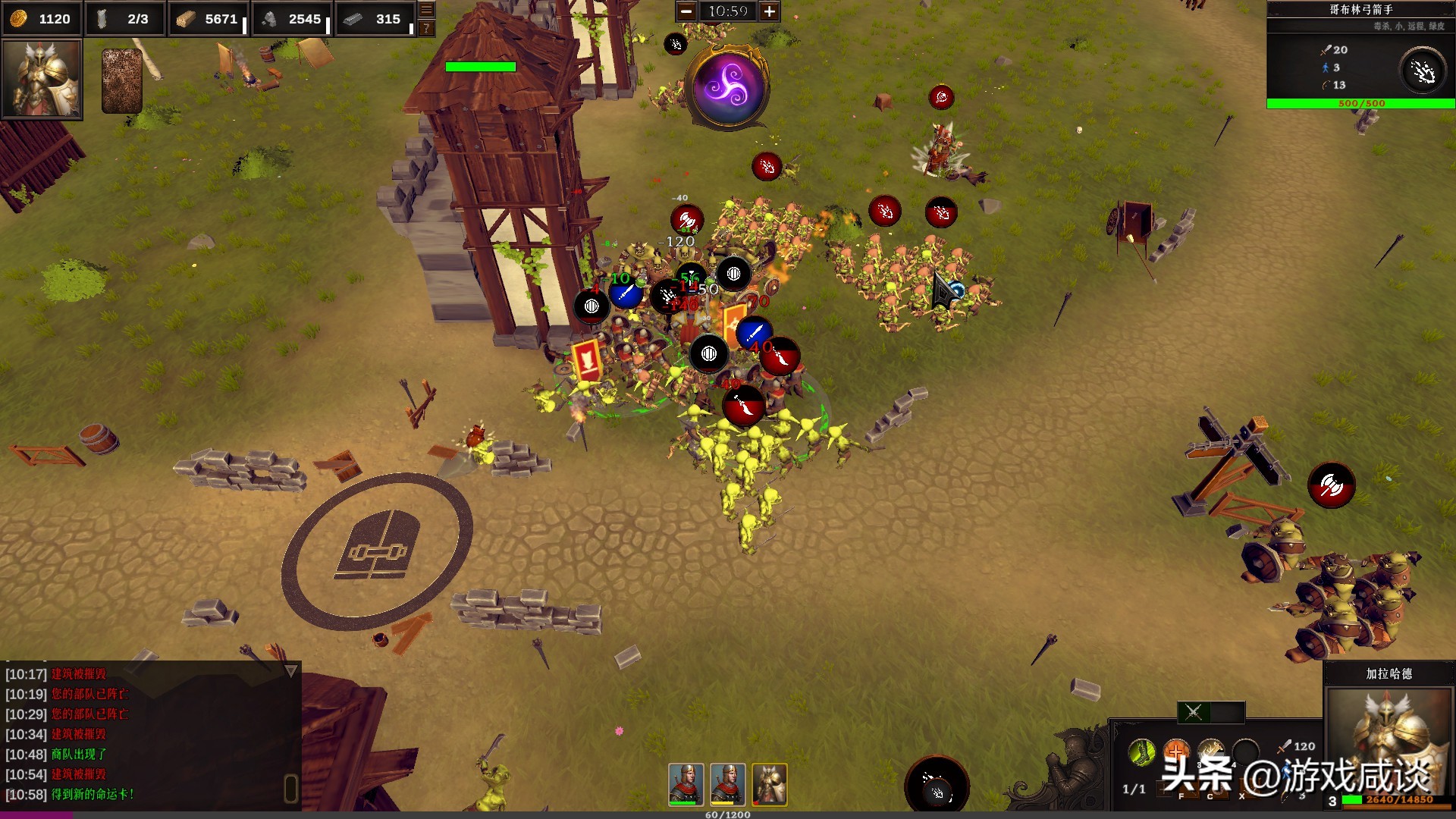Viewport: 1456px width, 819px height.
Task: Select the first red soldier unit card
Action: pos(686,784)
